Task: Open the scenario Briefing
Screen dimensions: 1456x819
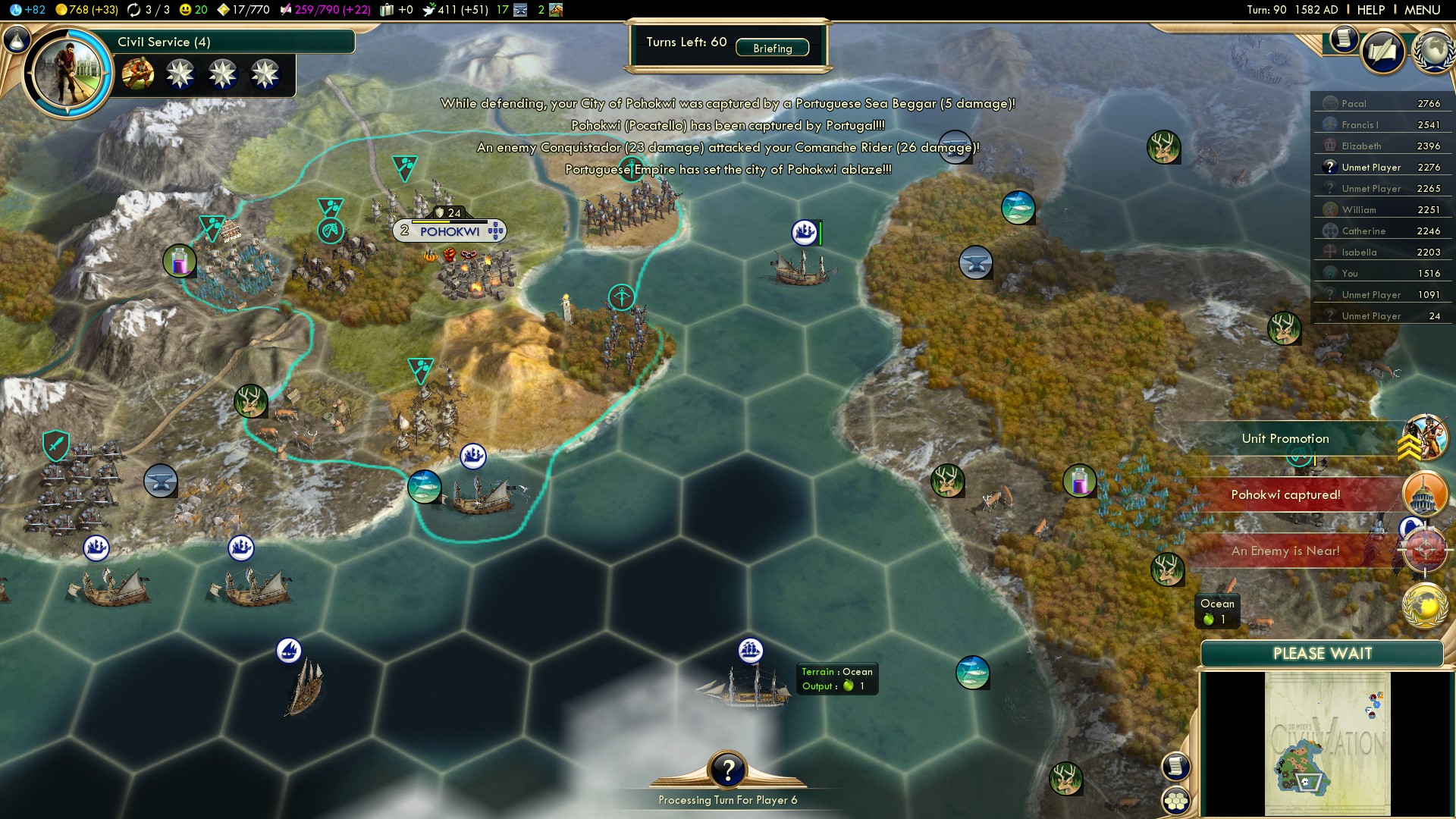Action: click(772, 48)
